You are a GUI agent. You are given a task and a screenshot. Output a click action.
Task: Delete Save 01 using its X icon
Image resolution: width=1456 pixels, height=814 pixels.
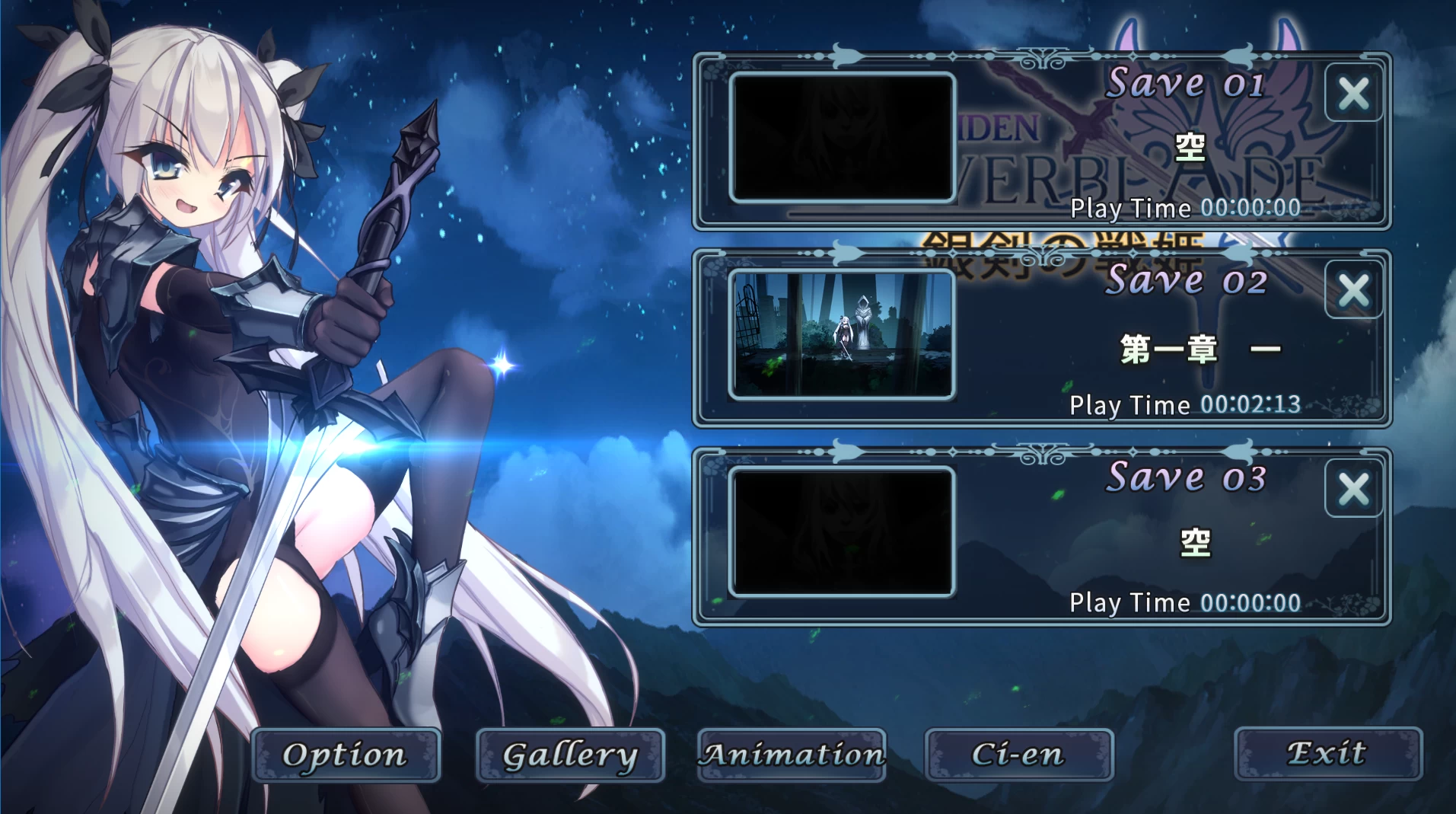(1353, 93)
